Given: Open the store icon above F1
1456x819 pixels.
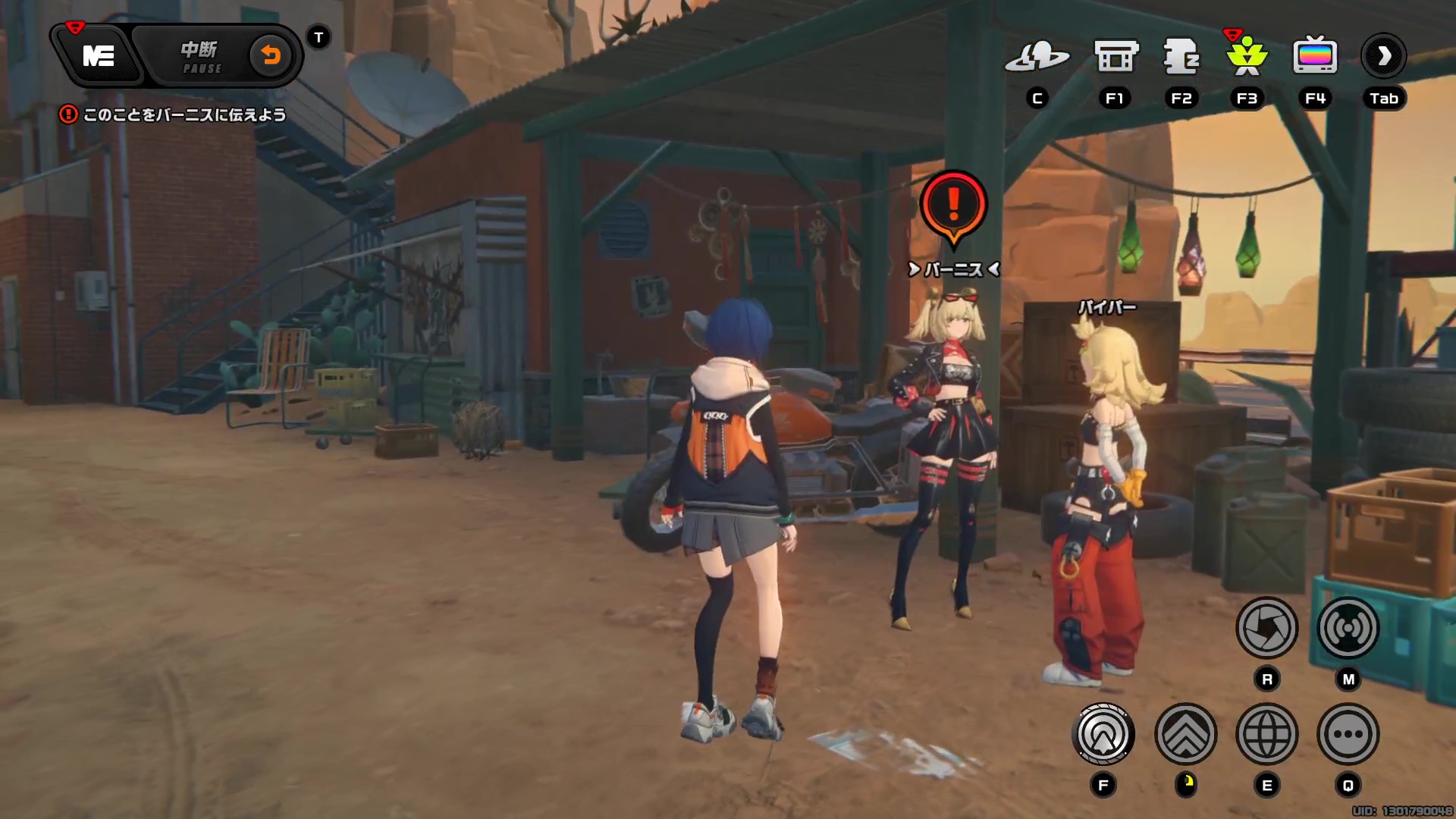Looking at the screenshot, I should pyautogui.click(x=1115, y=54).
